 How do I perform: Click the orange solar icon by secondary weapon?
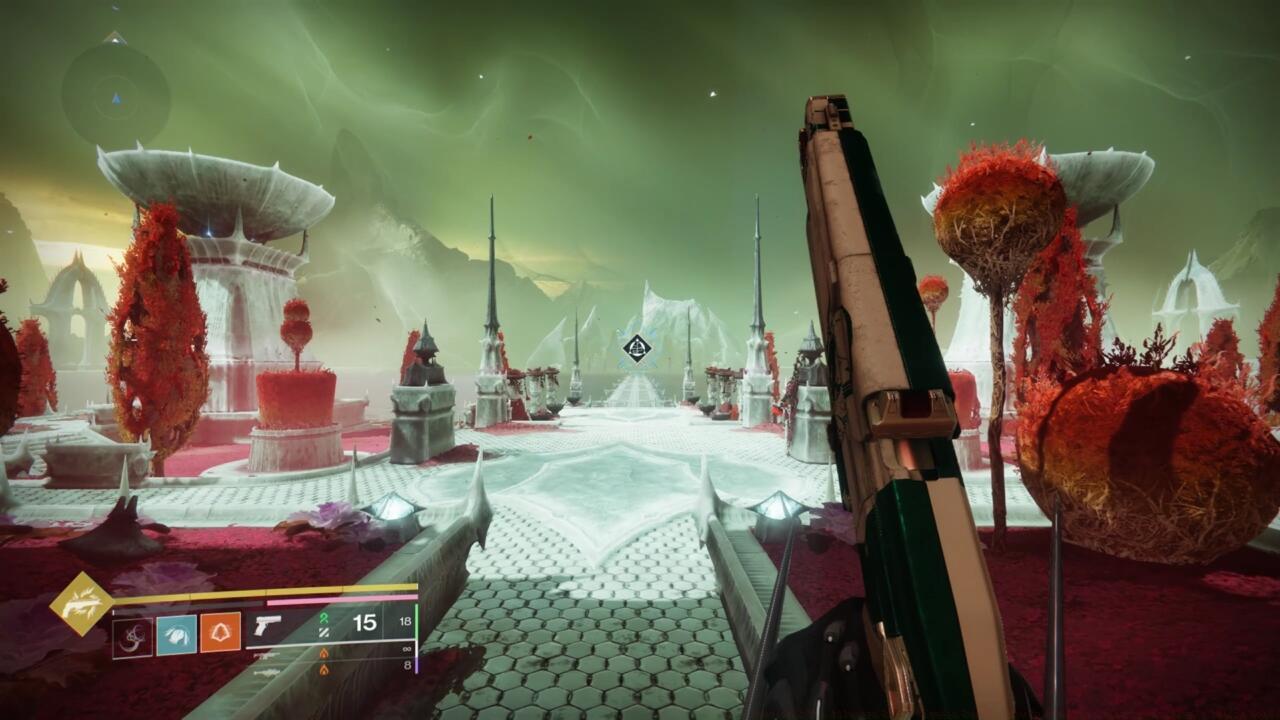324,652
